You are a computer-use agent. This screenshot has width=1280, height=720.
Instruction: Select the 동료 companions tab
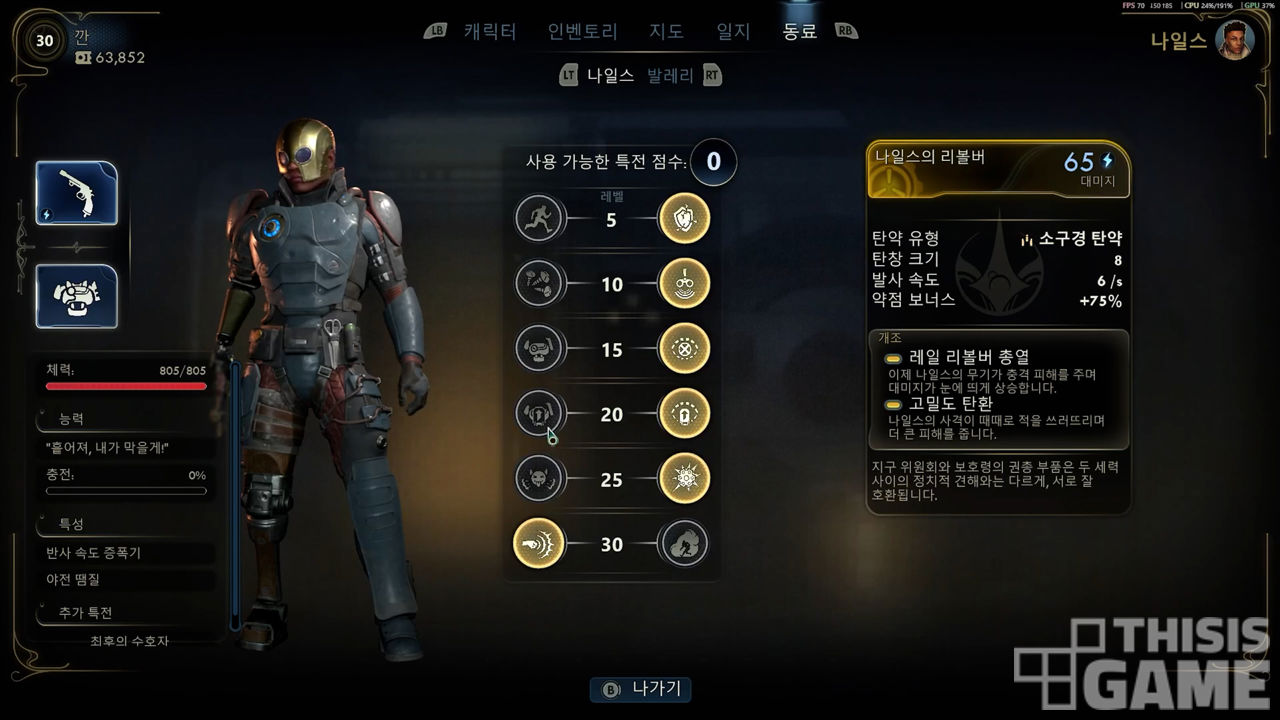799,31
